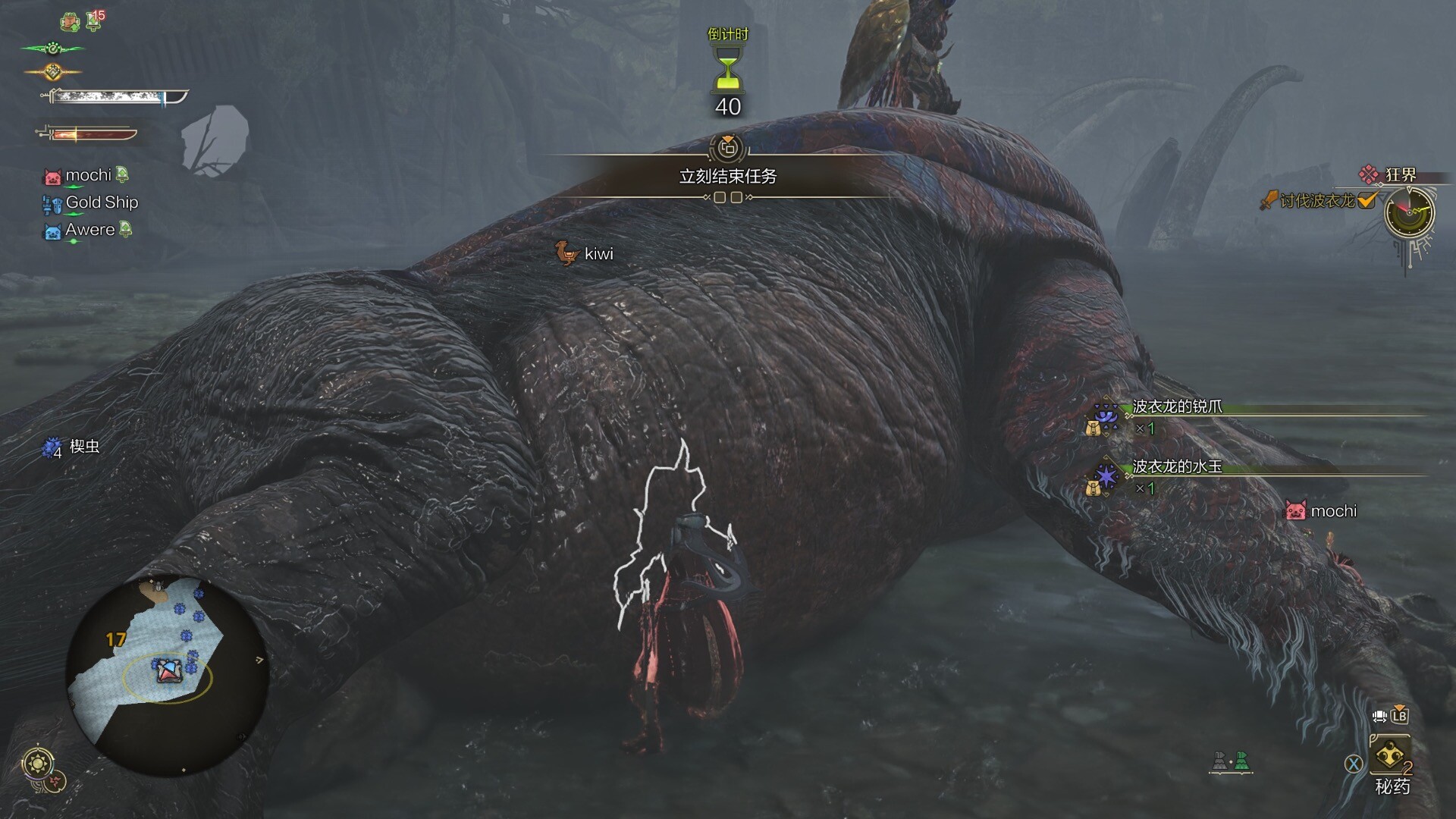Viewport: 1456px width, 819px height.
Task: Select the 秘药 item slot
Action: tap(1391, 759)
